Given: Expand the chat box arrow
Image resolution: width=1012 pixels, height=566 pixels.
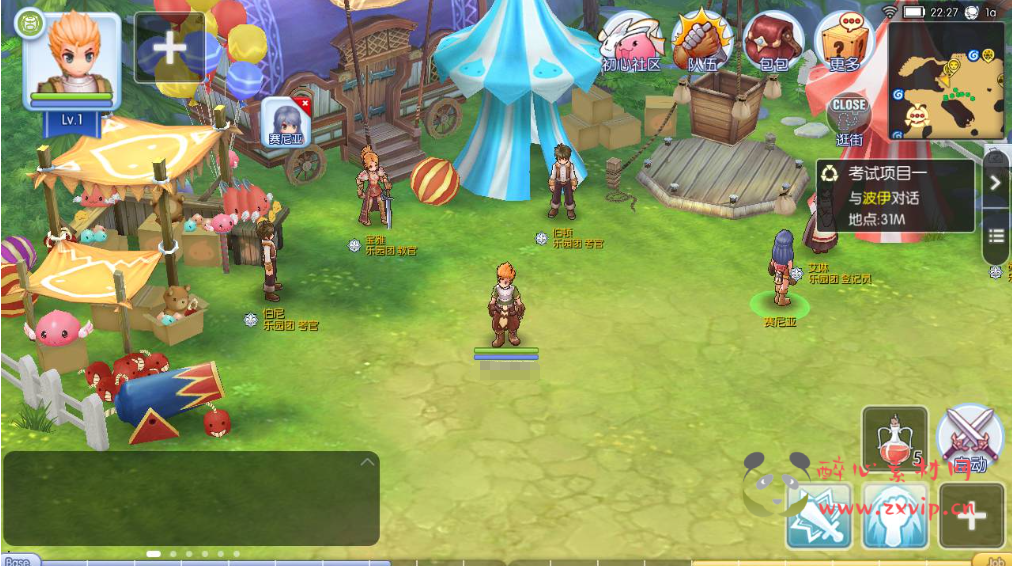Looking at the screenshot, I should [x=367, y=462].
